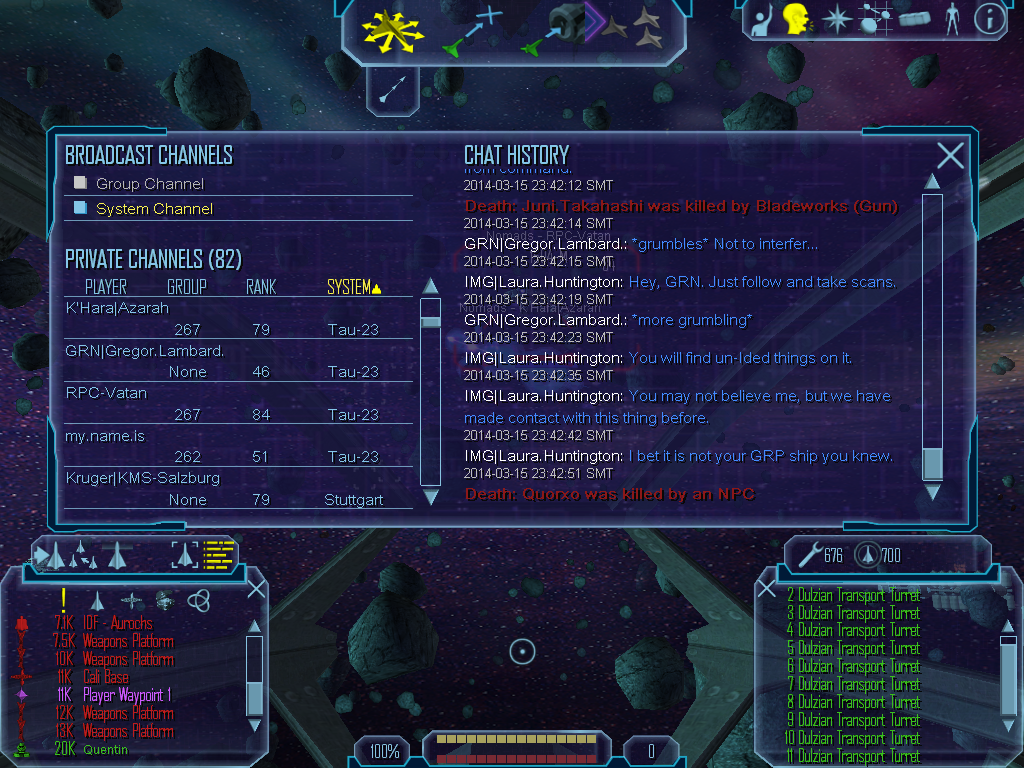
Task: Activate the yellow free flight maneuver icon
Action: 394,29
